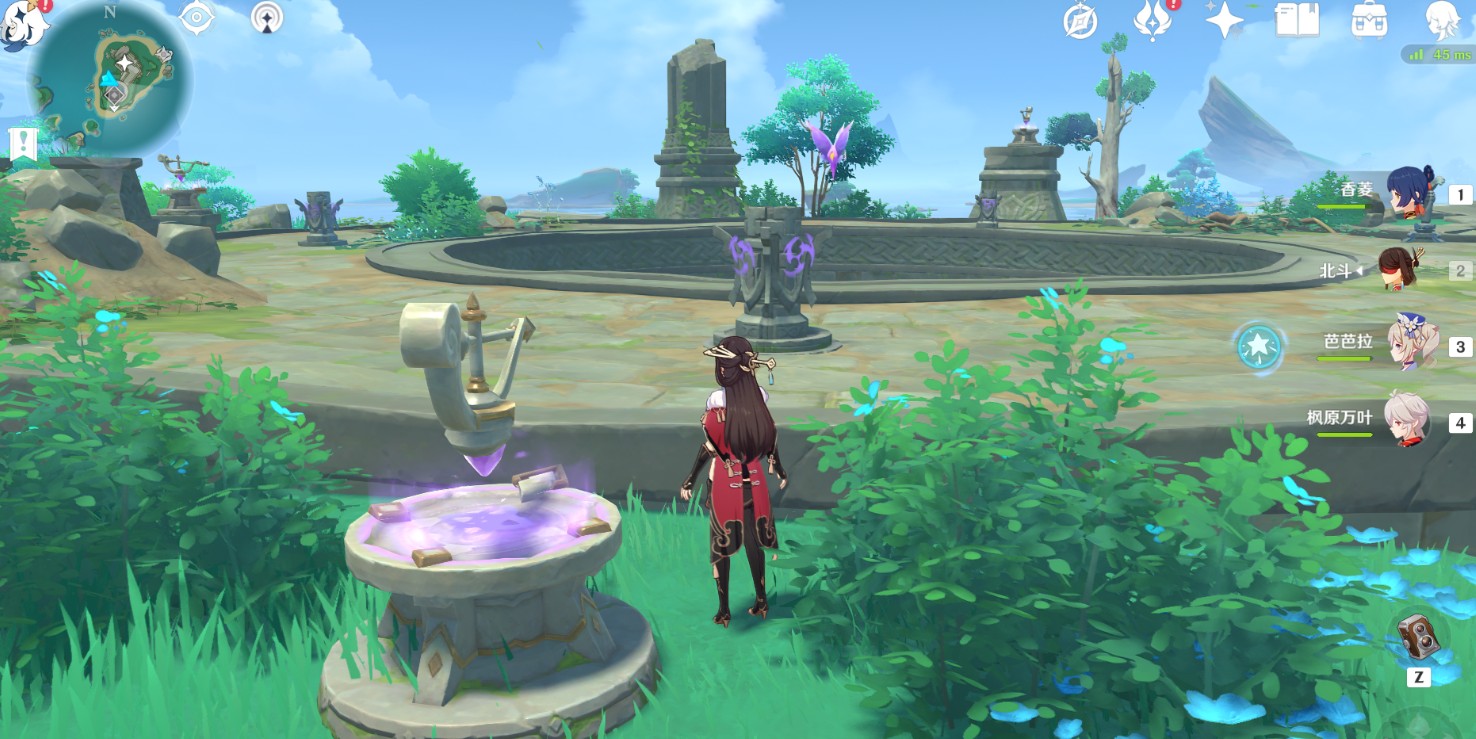Open the character head icon
The height and width of the screenshot is (739, 1476).
click(x=1443, y=21)
